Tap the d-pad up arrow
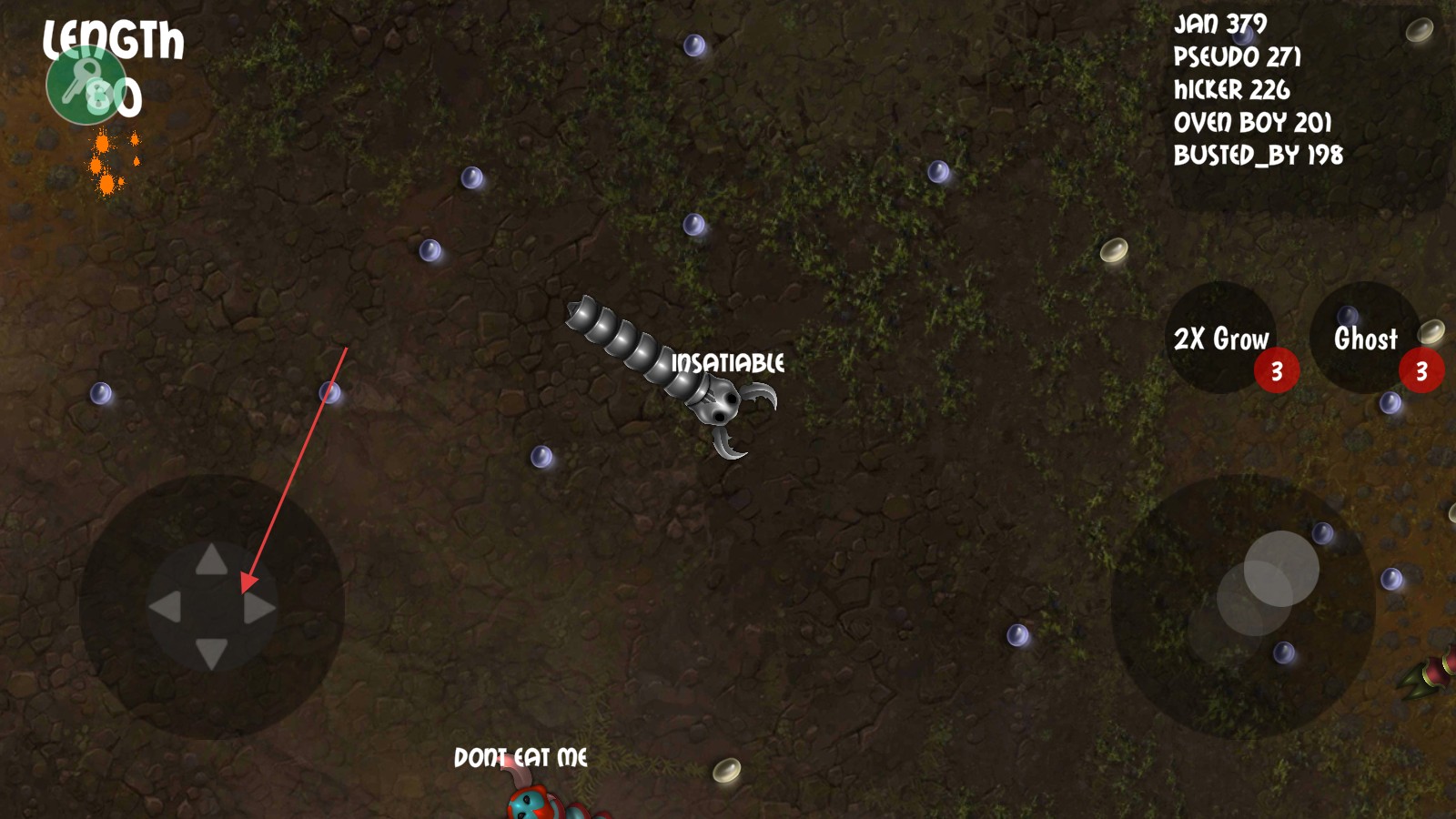Screen dimensions: 1456x819 [x=212, y=560]
